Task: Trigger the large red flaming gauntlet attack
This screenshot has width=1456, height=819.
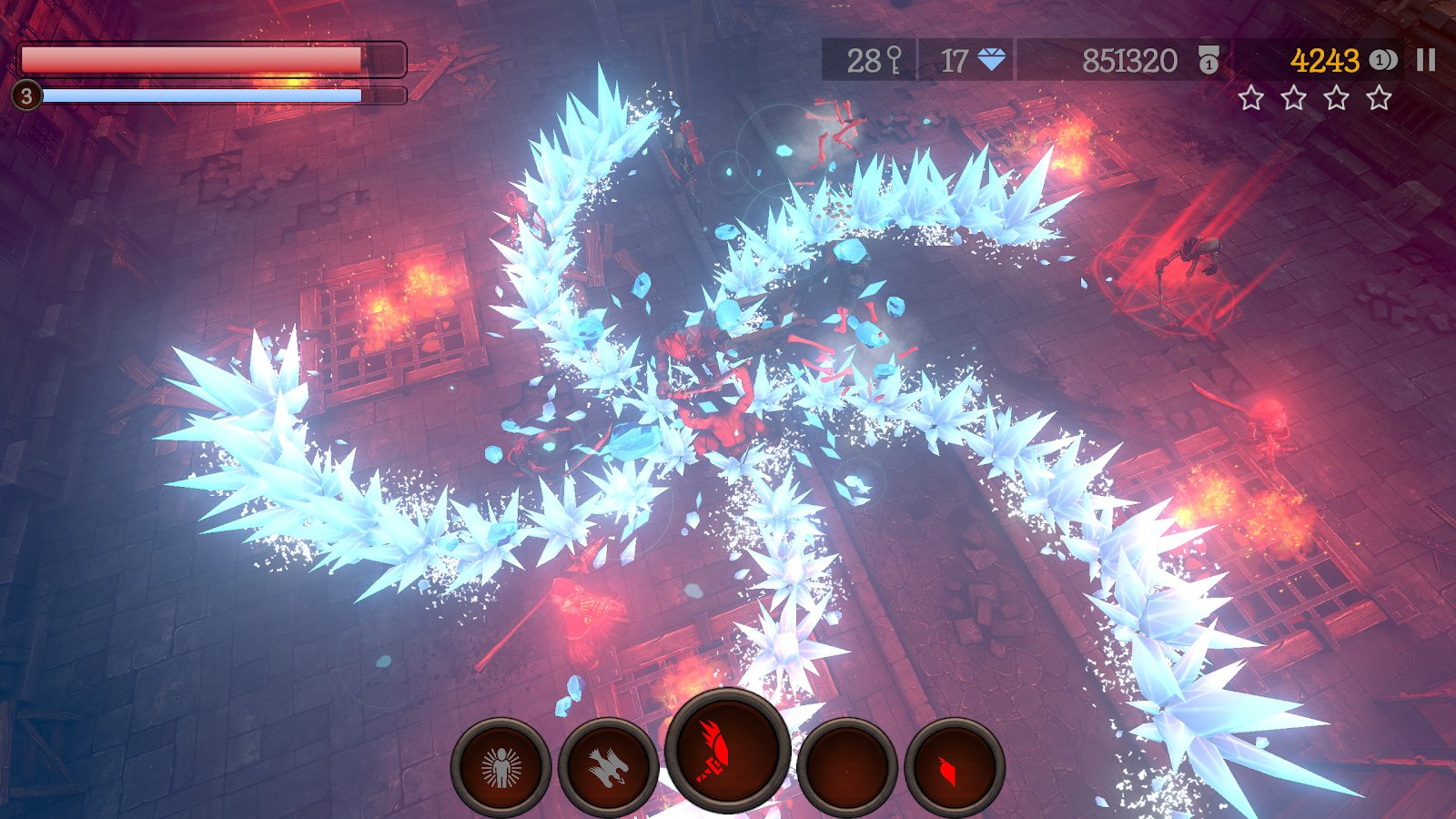Action: click(x=726, y=751)
